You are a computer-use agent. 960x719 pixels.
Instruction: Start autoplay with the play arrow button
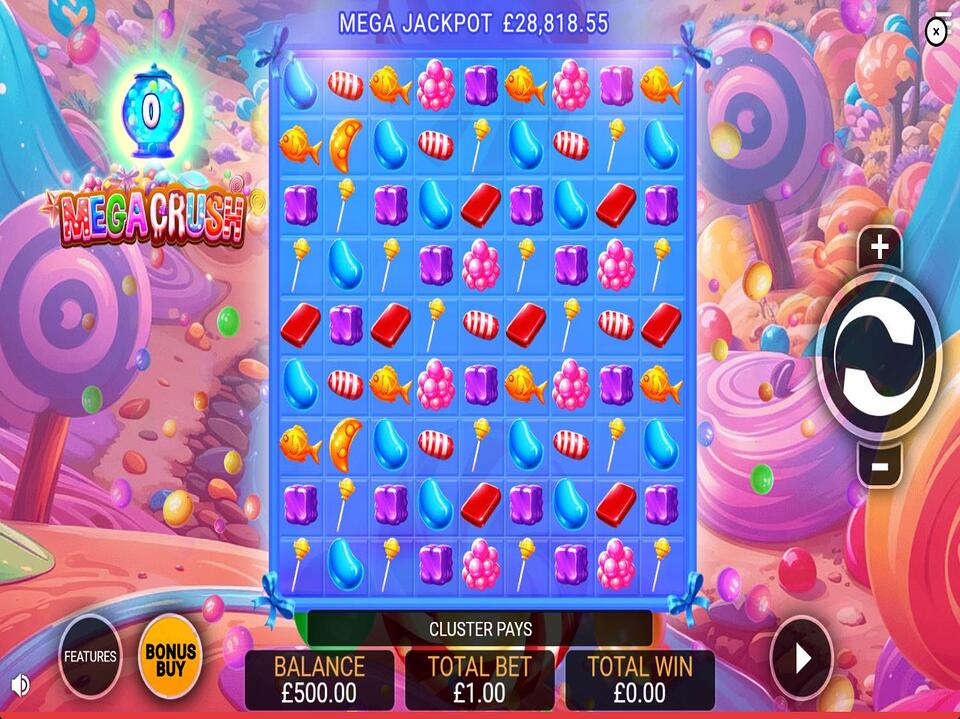point(801,658)
